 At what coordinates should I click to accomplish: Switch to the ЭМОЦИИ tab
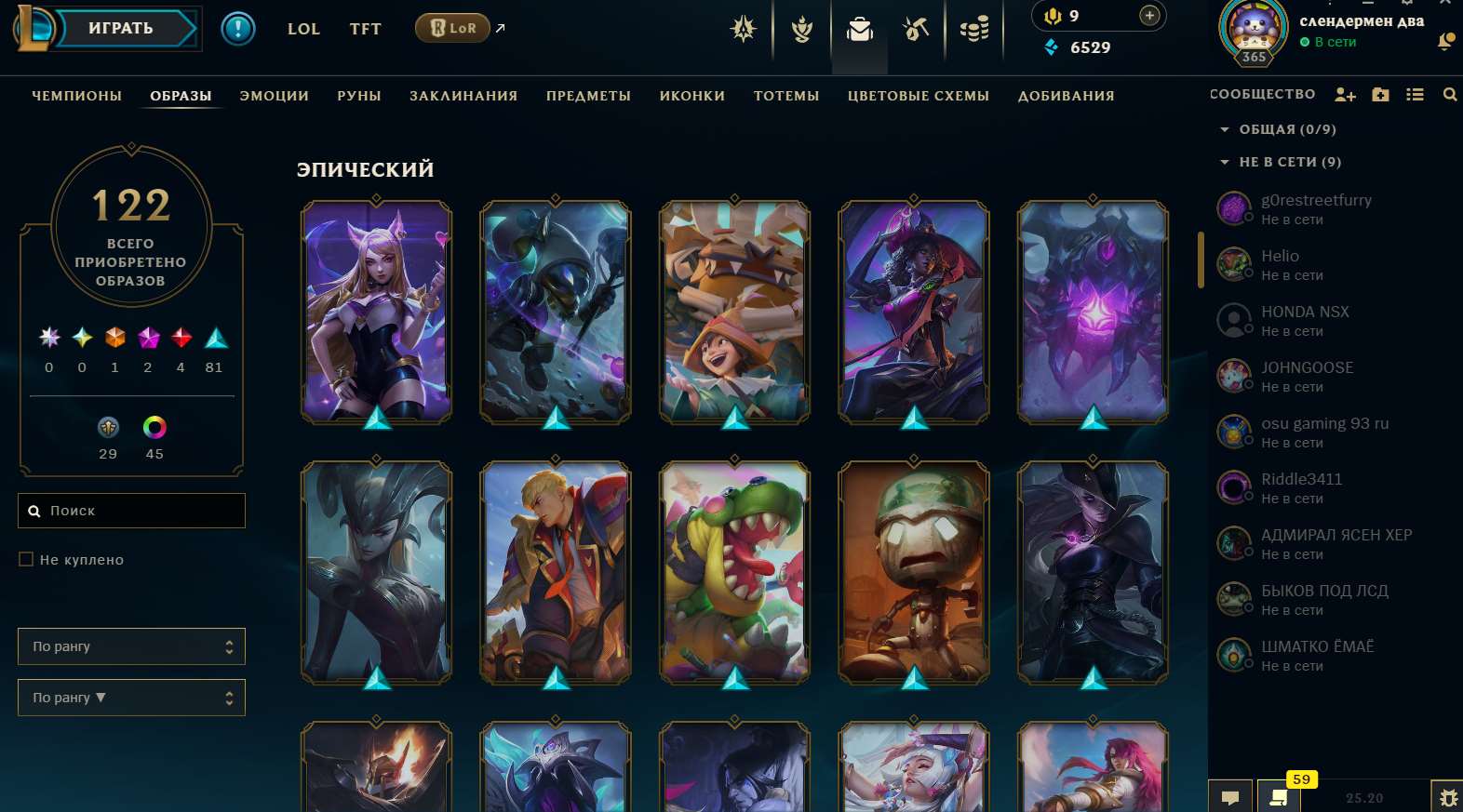[274, 95]
